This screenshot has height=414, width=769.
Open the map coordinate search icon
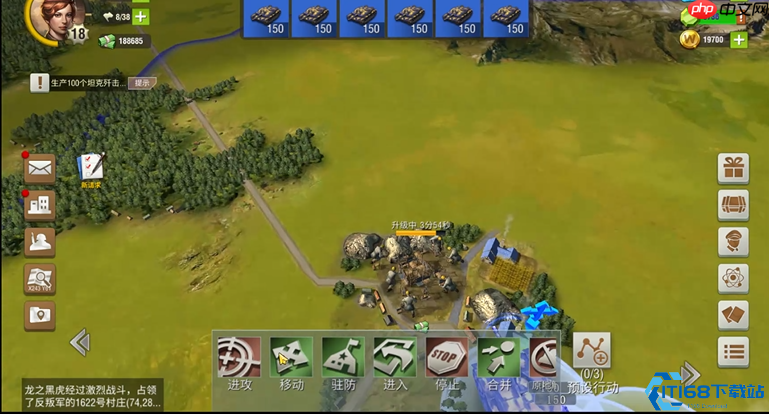[40, 279]
